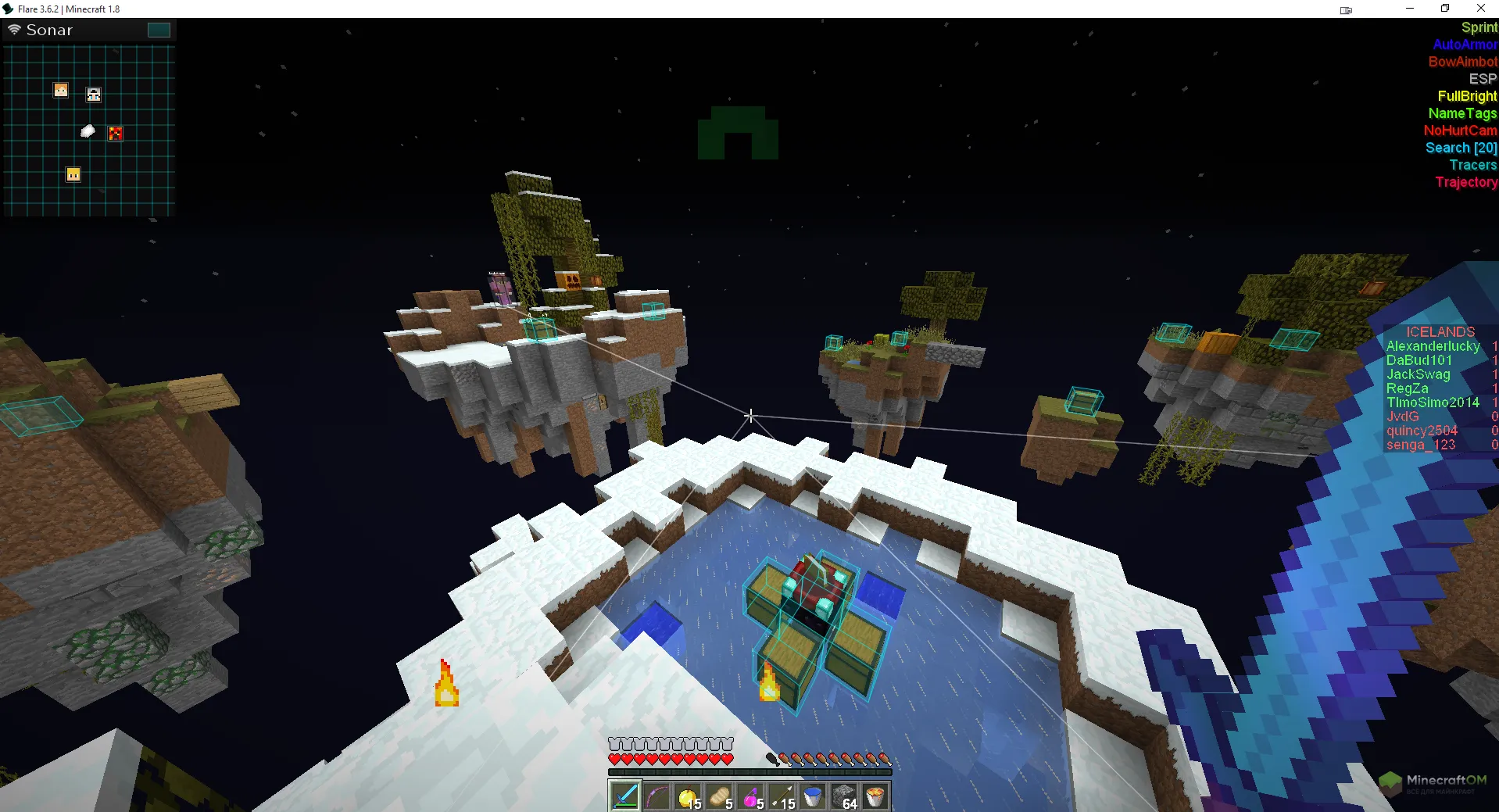Choose the golden apple stack
Image resolution: width=1499 pixels, height=812 pixels.
(x=688, y=796)
